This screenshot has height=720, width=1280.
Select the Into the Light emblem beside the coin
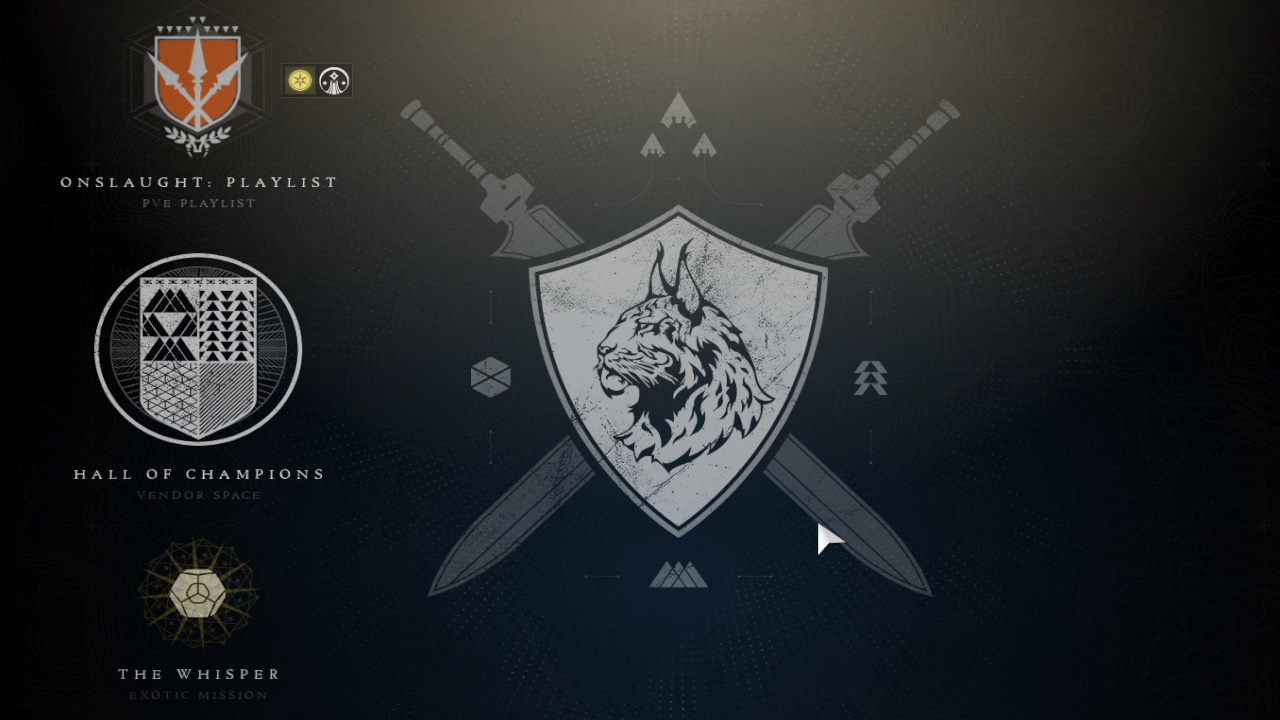[x=334, y=82]
